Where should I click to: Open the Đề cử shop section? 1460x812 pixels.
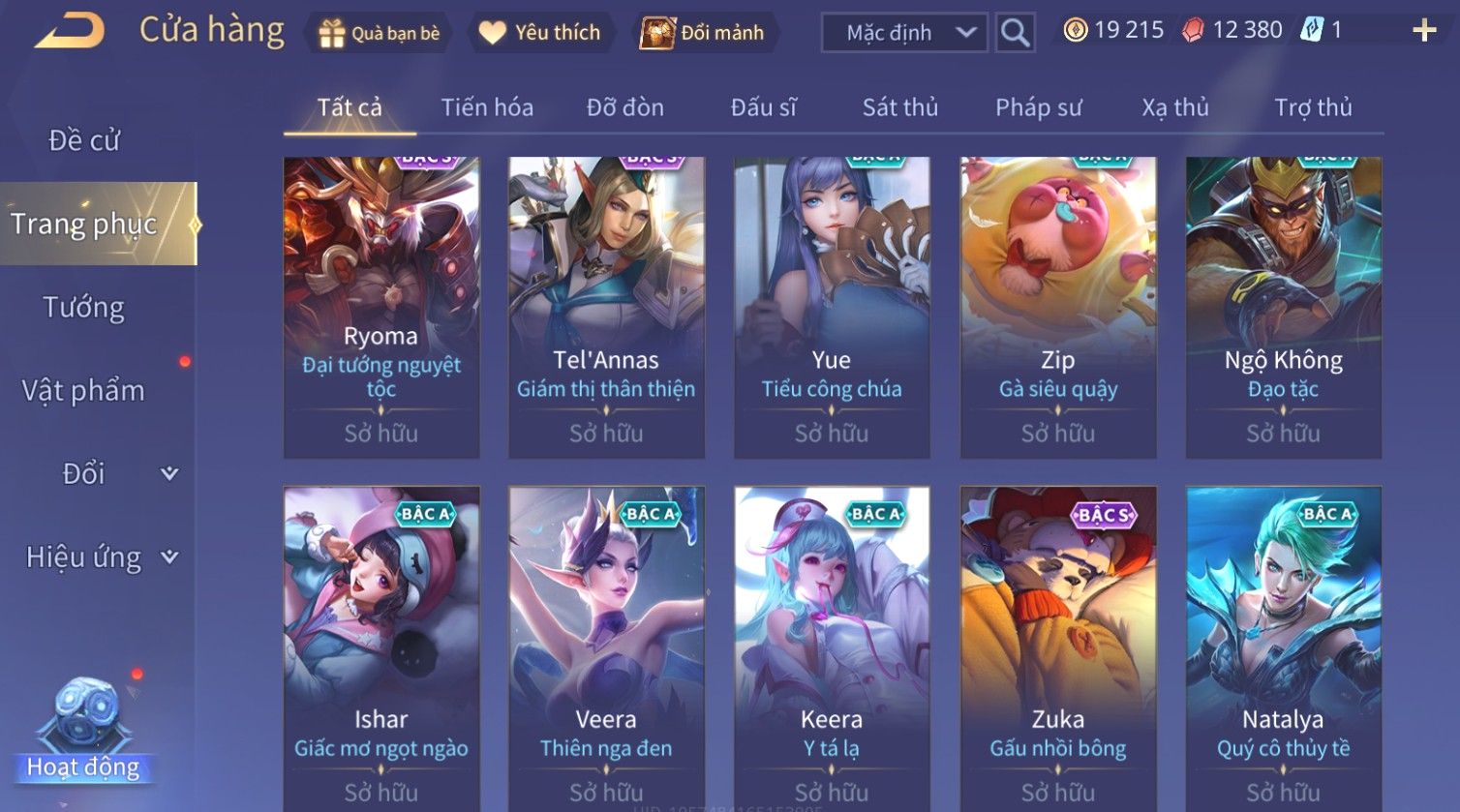tap(84, 141)
